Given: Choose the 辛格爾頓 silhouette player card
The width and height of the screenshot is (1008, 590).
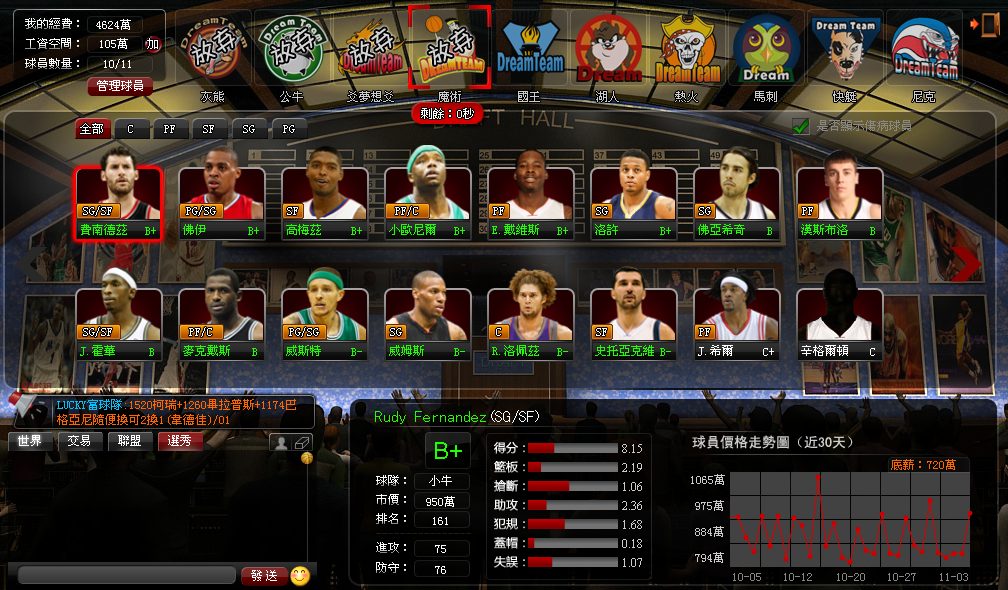Looking at the screenshot, I should pyautogui.click(x=839, y=323).
